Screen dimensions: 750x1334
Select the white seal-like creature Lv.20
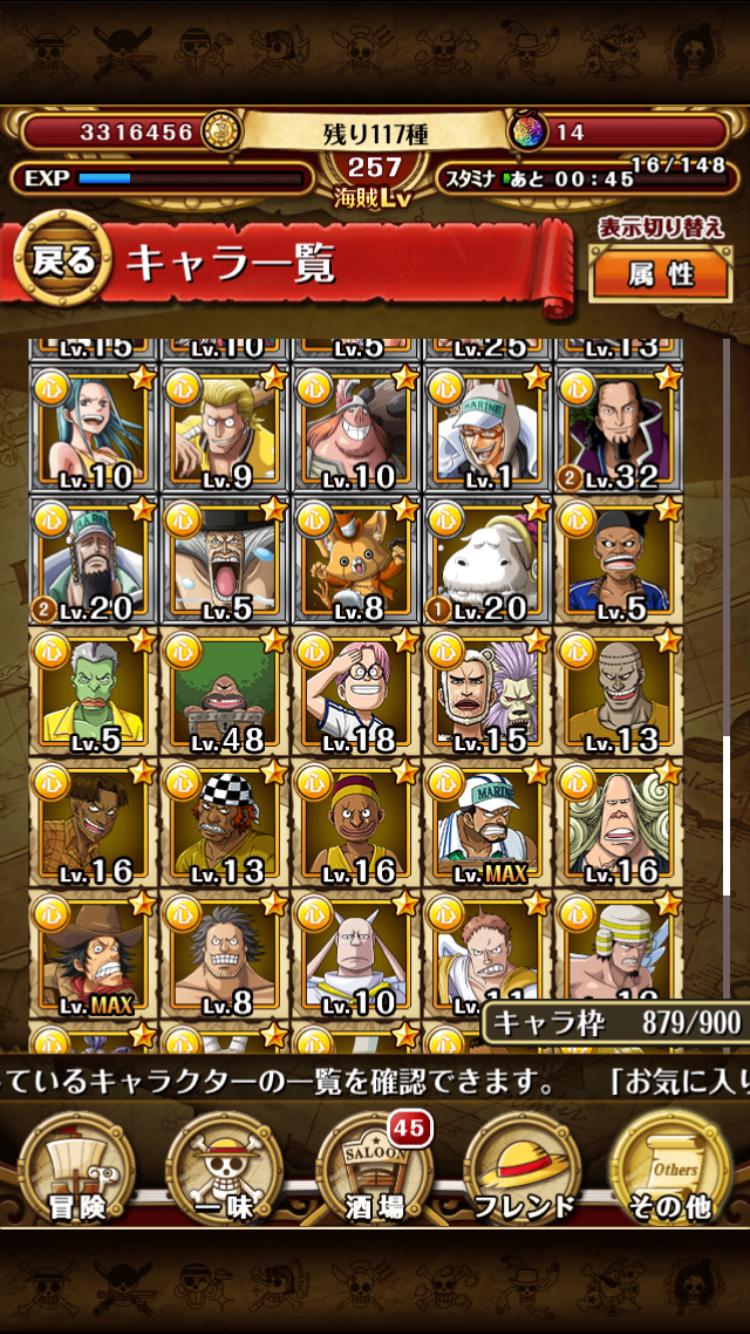(x=486, y=560)
